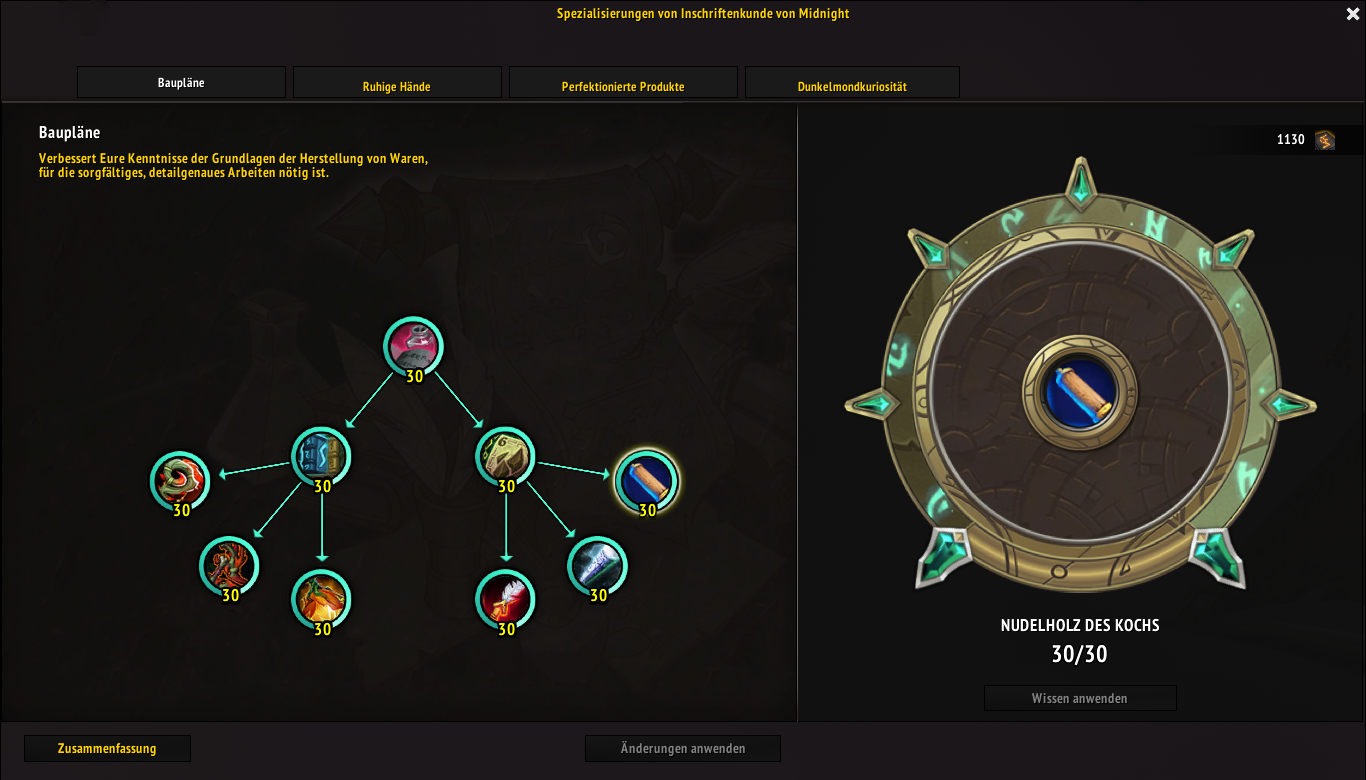The width and height of the screenshot is (1366, 780).
Task: Choose the silver-white staff node
Action: click(598, 566)
